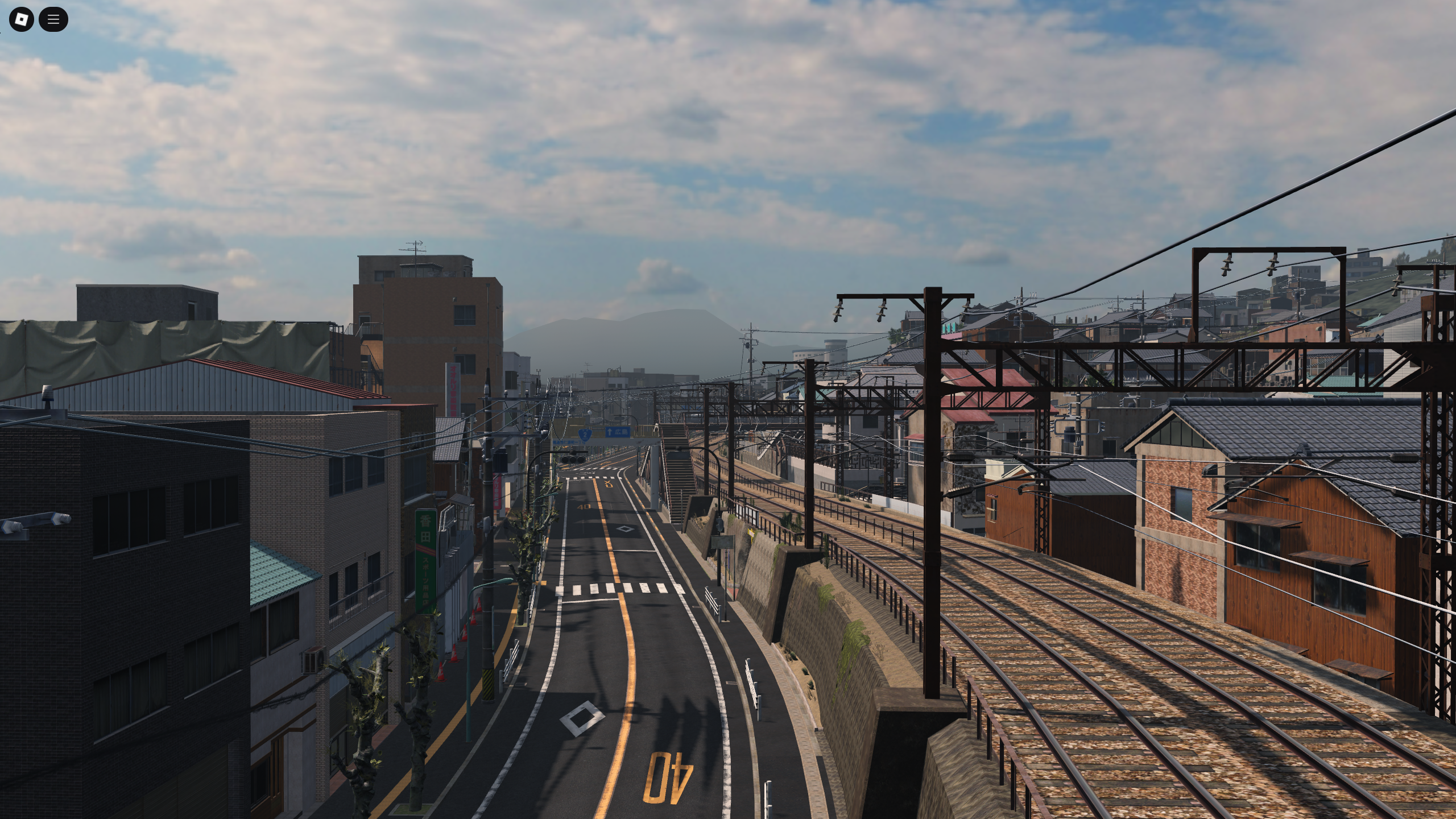Select the hanging traffic light above the intersection
The height and width of the screenshot is (819, 1456).
(x=573, y=460)
